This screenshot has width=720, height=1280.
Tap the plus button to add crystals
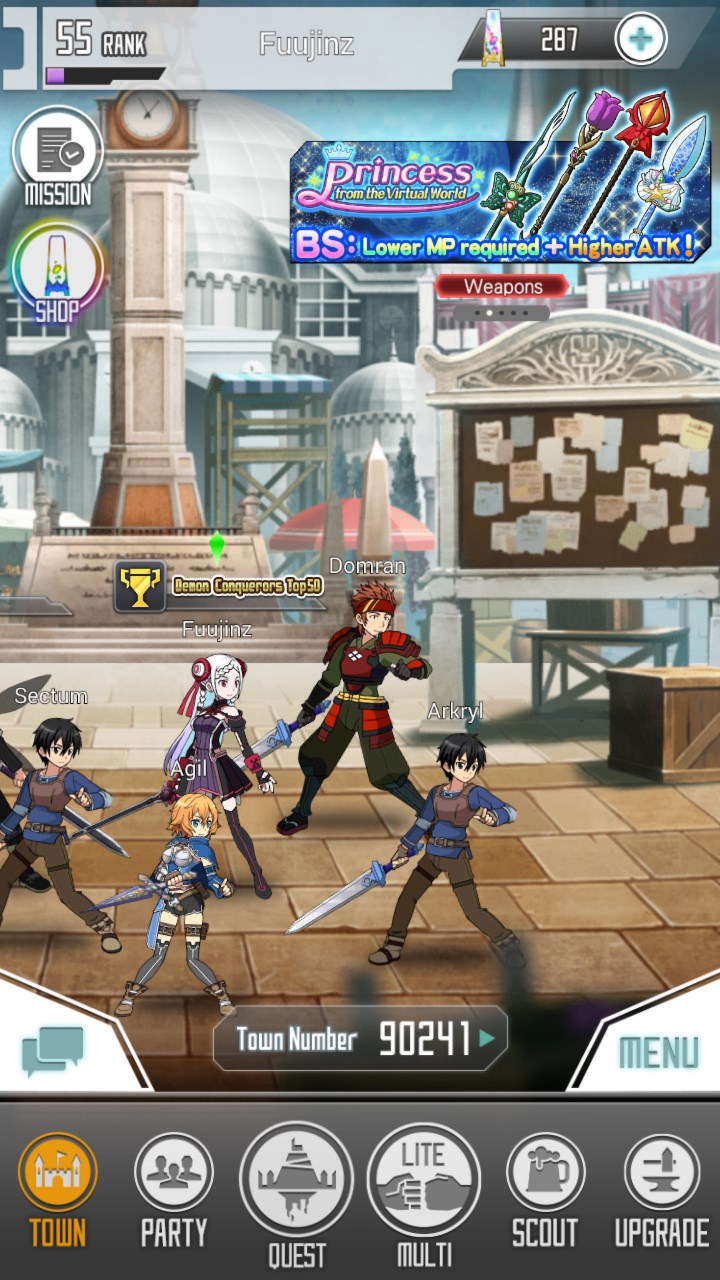coord(640,40)
